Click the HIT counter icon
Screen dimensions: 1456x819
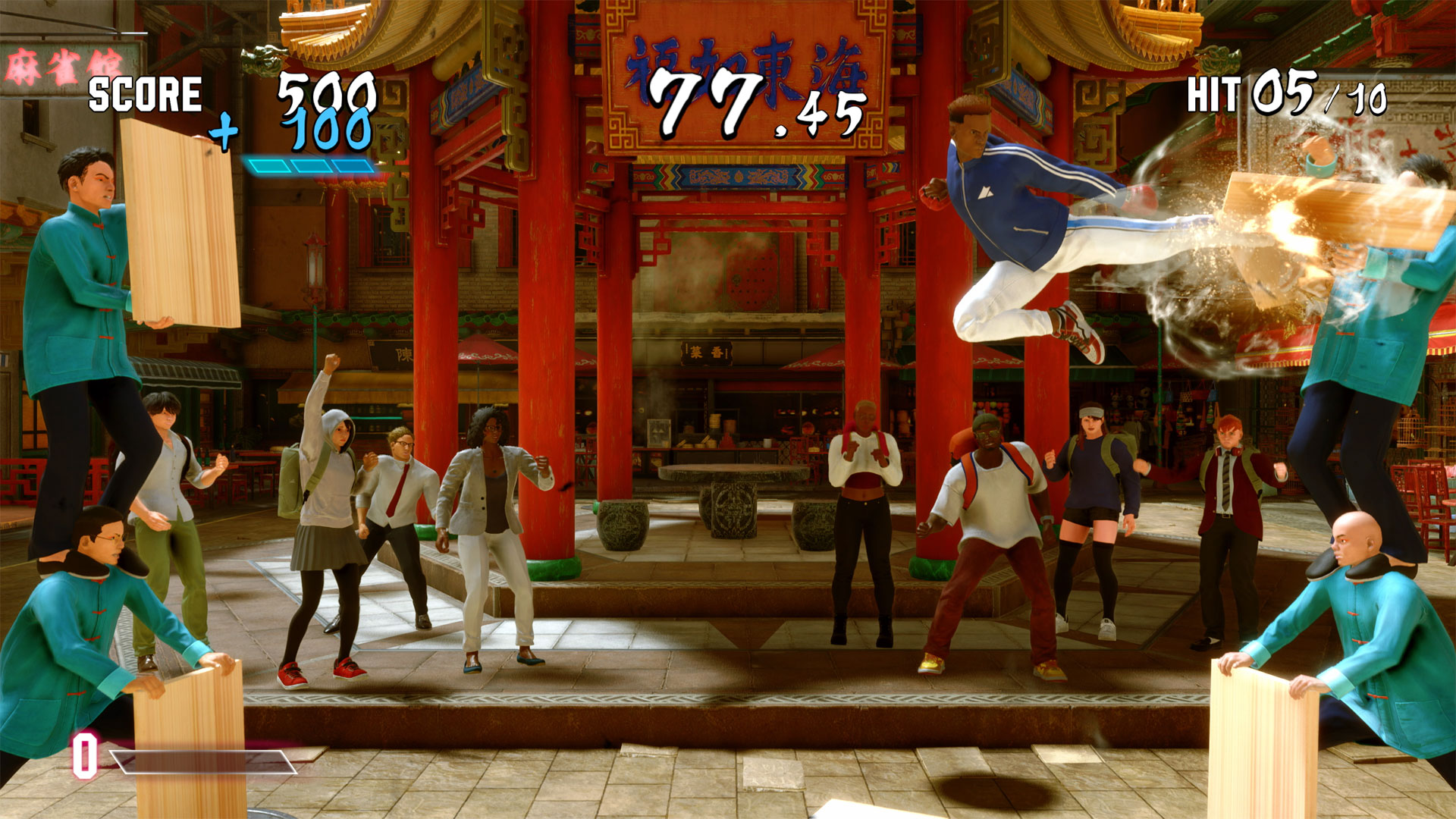tap(1214, 93)
